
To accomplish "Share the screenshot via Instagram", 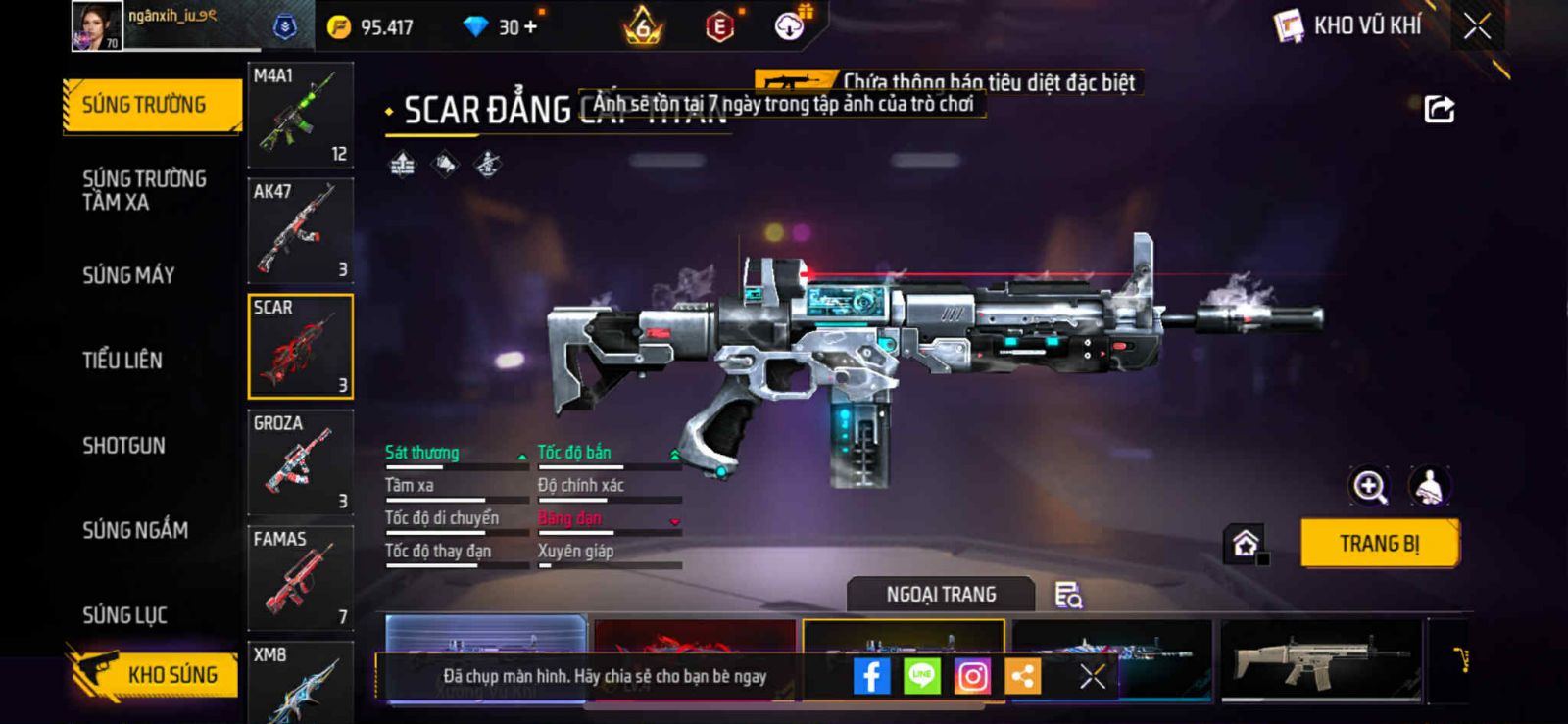I will click(972, 676).
